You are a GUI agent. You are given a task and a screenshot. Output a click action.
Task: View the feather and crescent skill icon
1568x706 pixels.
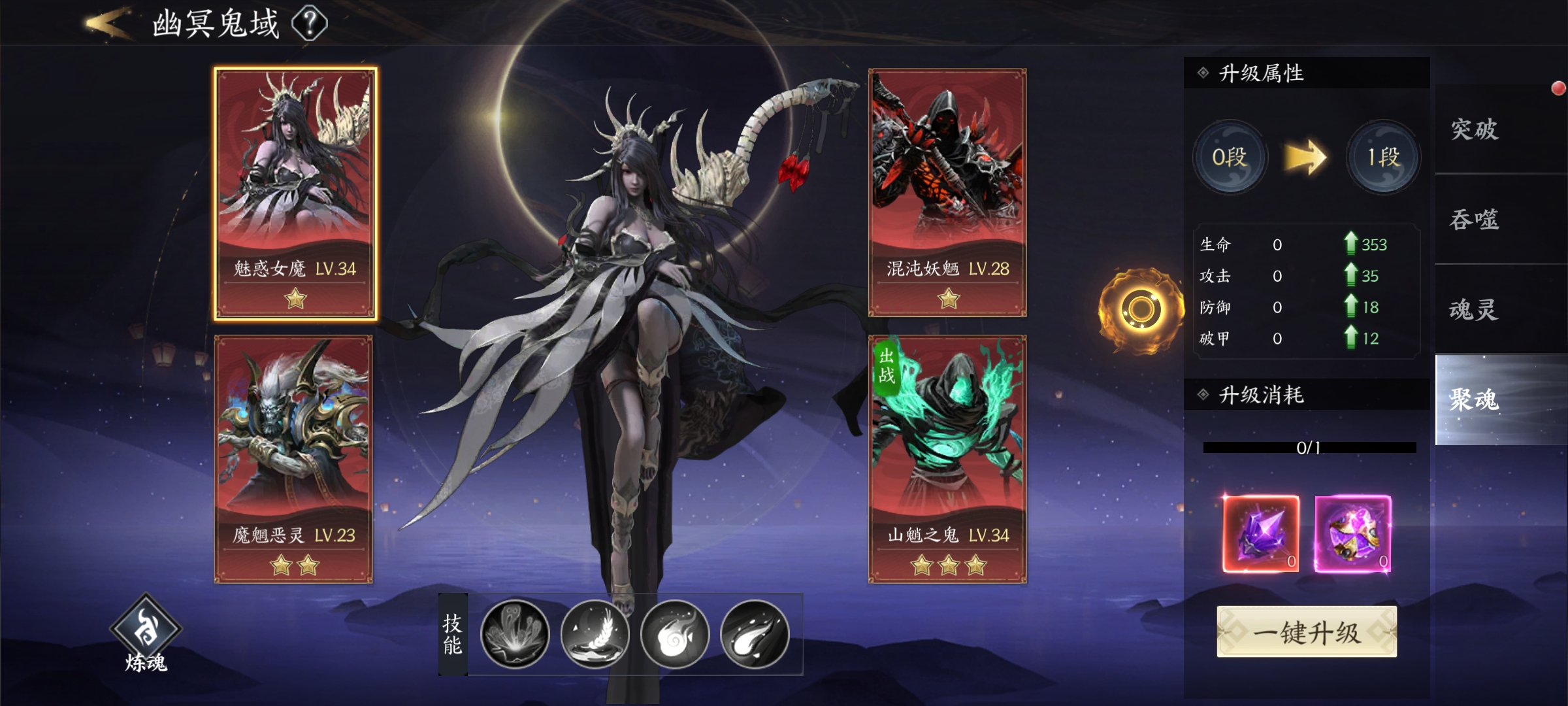pos(595,634)
